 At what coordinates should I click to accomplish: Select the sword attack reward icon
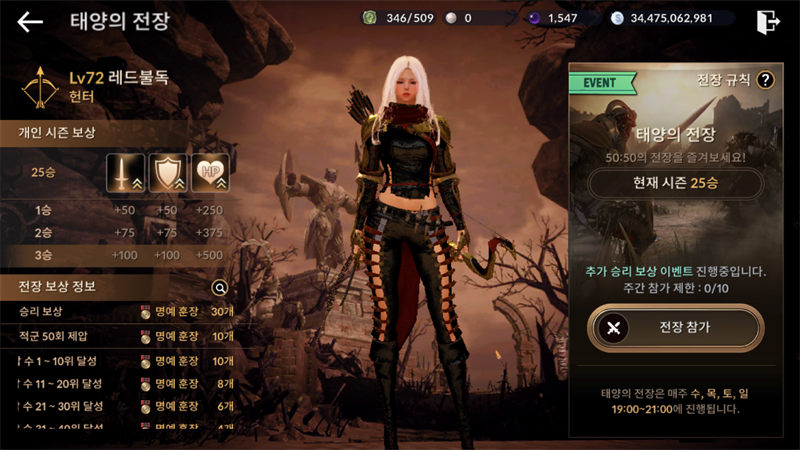(x=125, y=173)
